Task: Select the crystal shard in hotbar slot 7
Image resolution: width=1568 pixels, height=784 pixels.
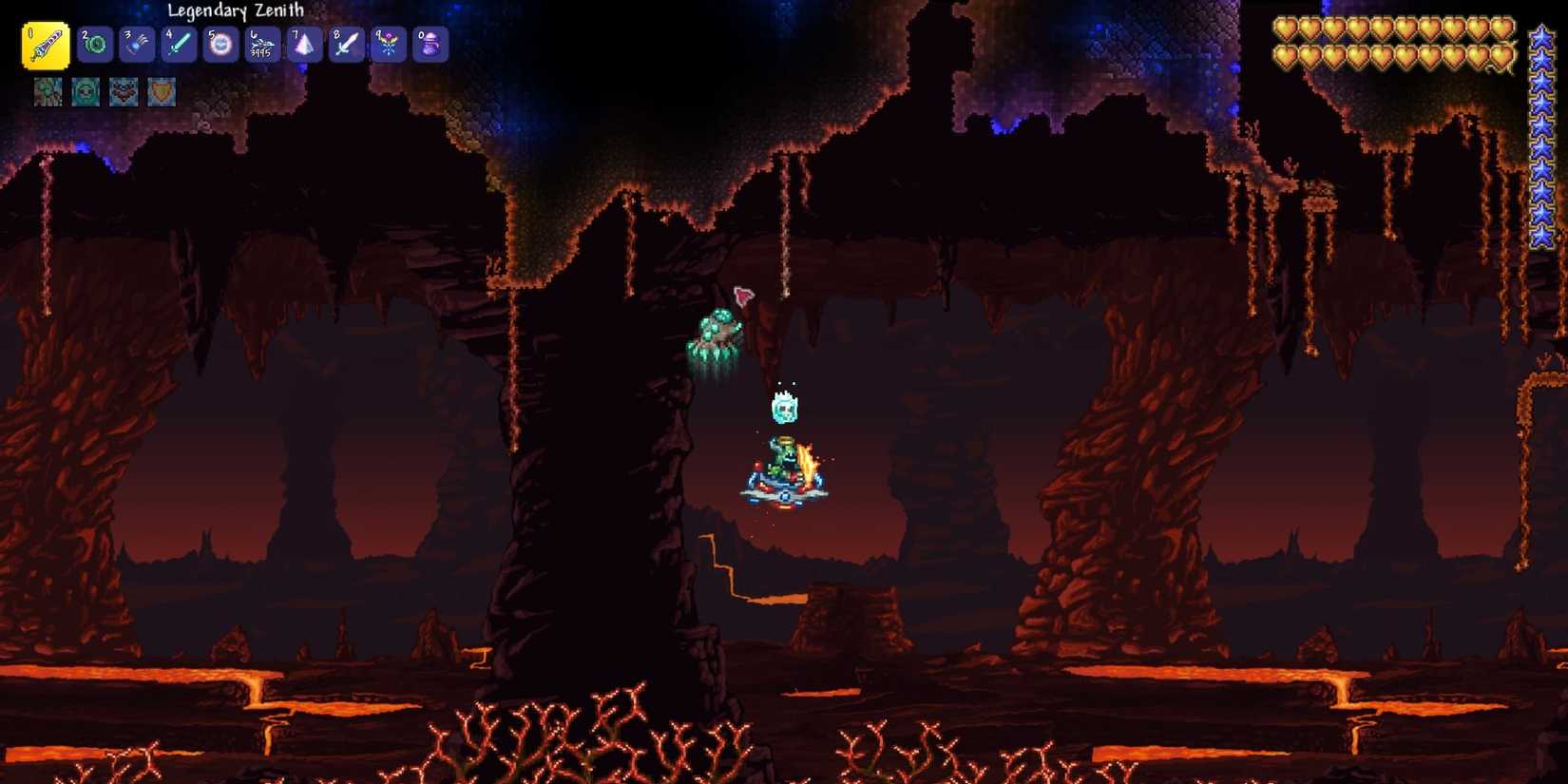Action: coord(302,43)
